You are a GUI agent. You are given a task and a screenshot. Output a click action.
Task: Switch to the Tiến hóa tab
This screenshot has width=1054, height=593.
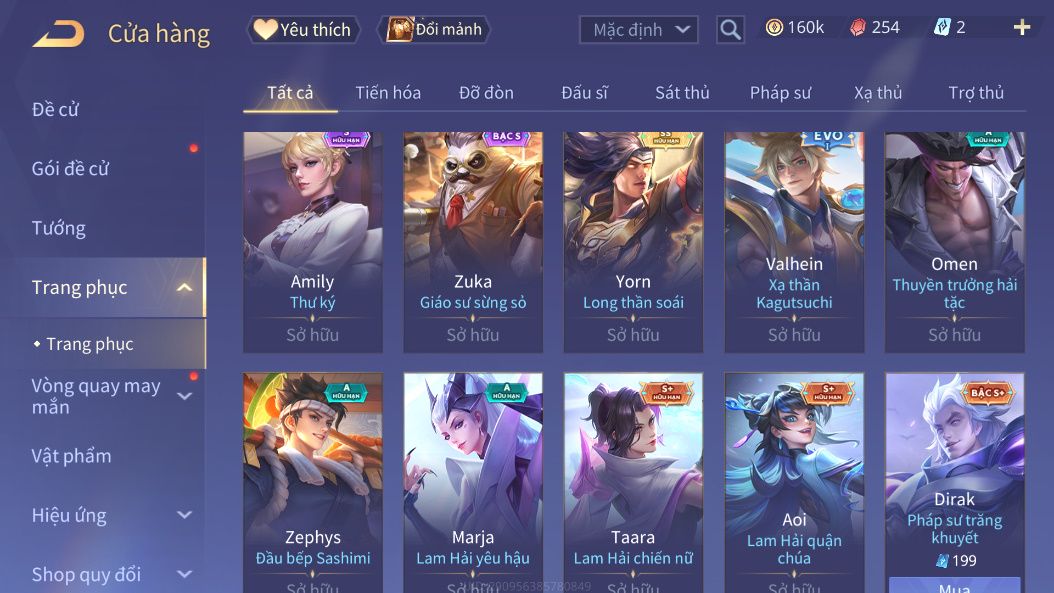tap(388, 93)
